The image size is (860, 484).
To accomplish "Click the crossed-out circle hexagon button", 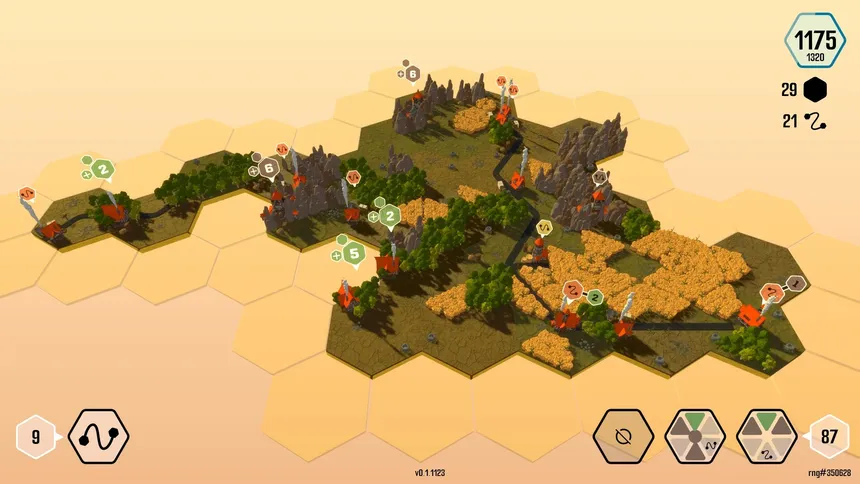I will click(x=624, y=437).
